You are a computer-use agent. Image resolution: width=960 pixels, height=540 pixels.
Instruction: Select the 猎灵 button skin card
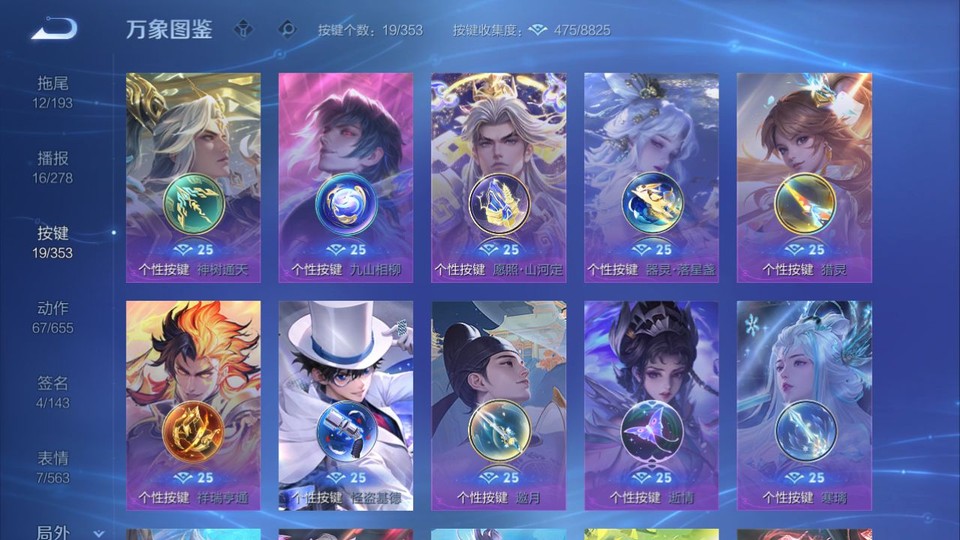(804, 178)
